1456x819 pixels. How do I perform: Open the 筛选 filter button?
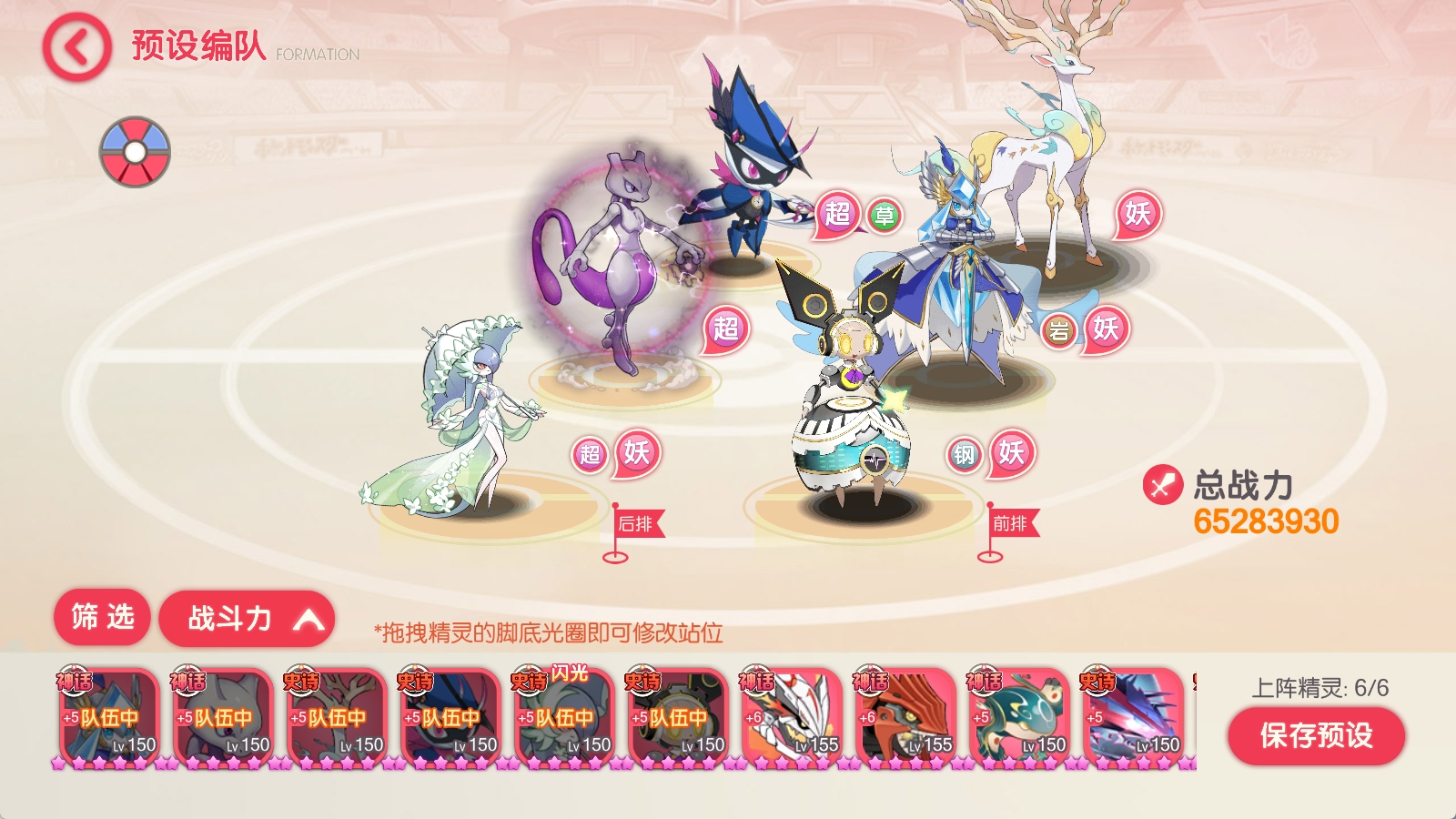tap(102, 618)
